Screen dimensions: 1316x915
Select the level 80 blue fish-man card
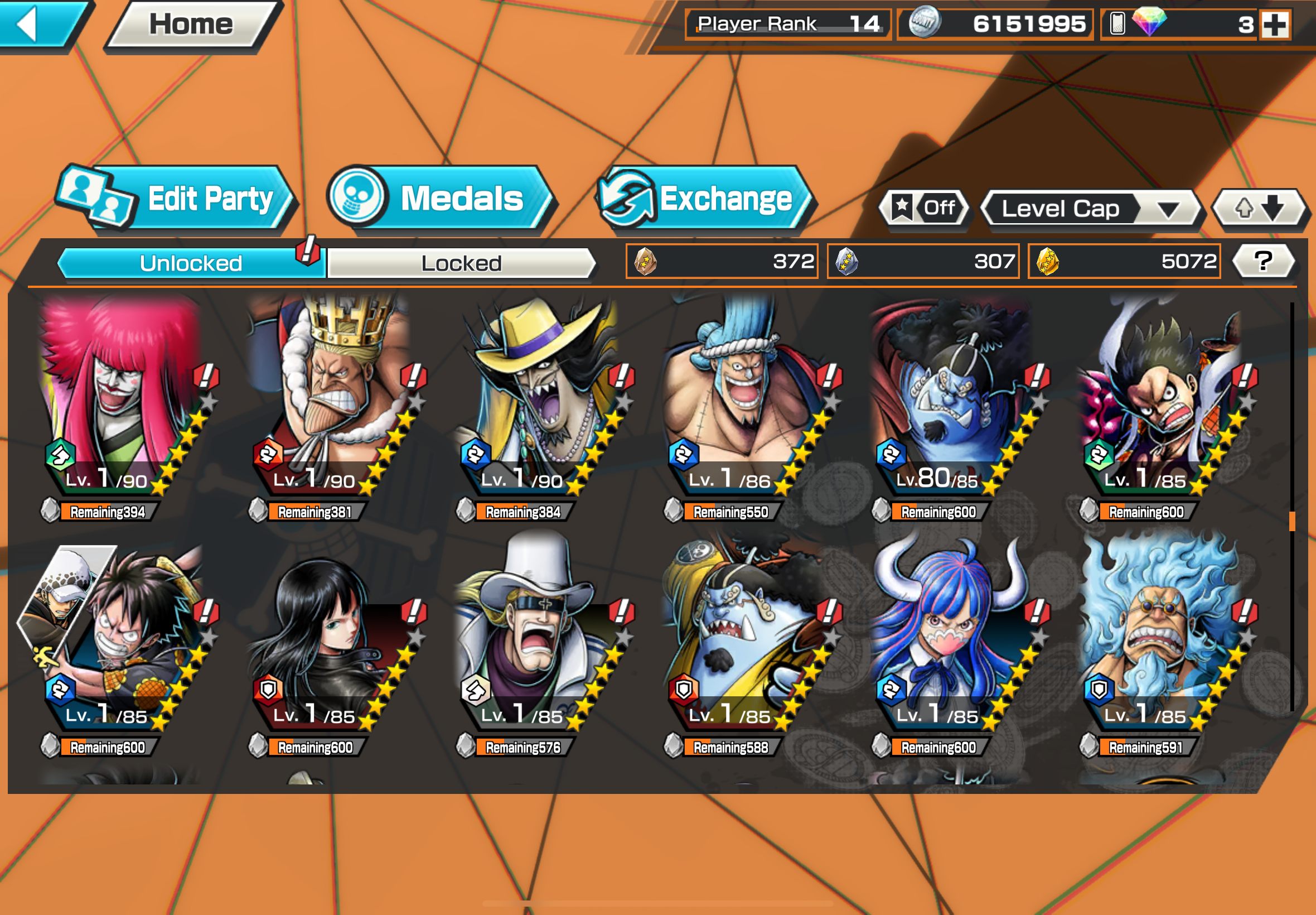coord(951,396)
